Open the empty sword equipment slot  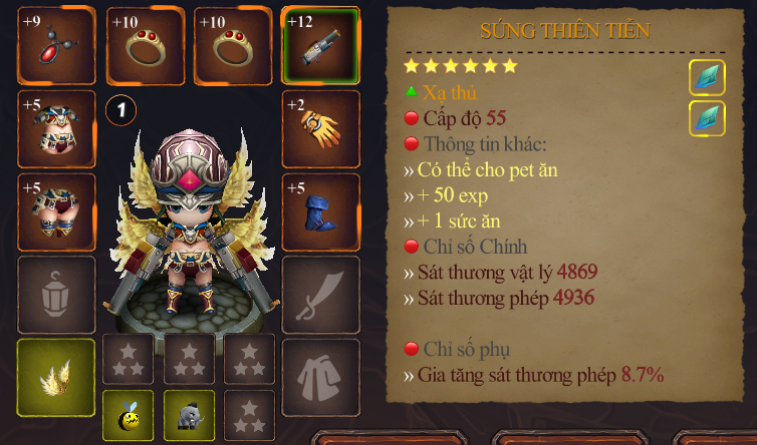[x=320, y=294]
